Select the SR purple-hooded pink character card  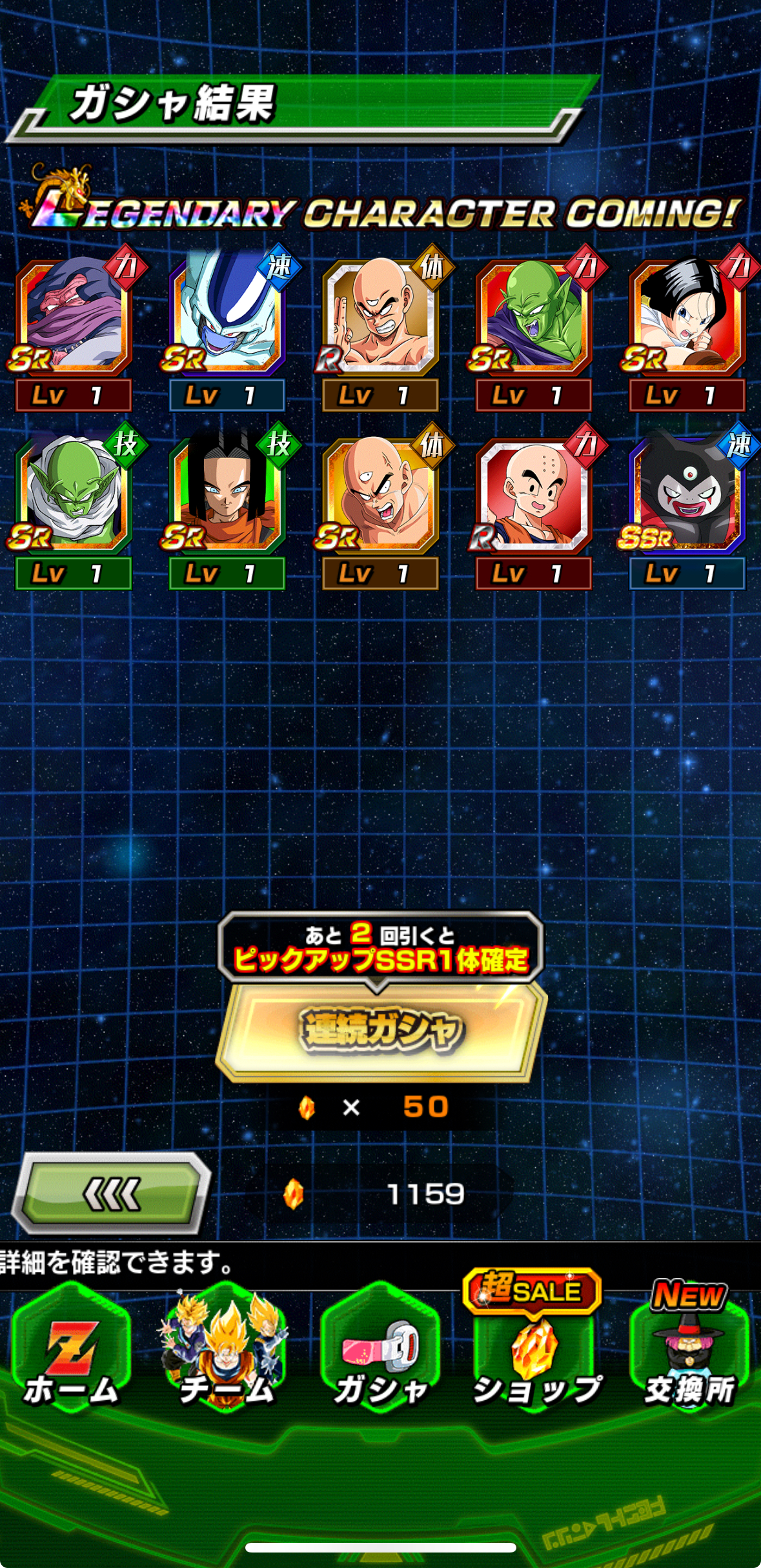coord(74,317)
